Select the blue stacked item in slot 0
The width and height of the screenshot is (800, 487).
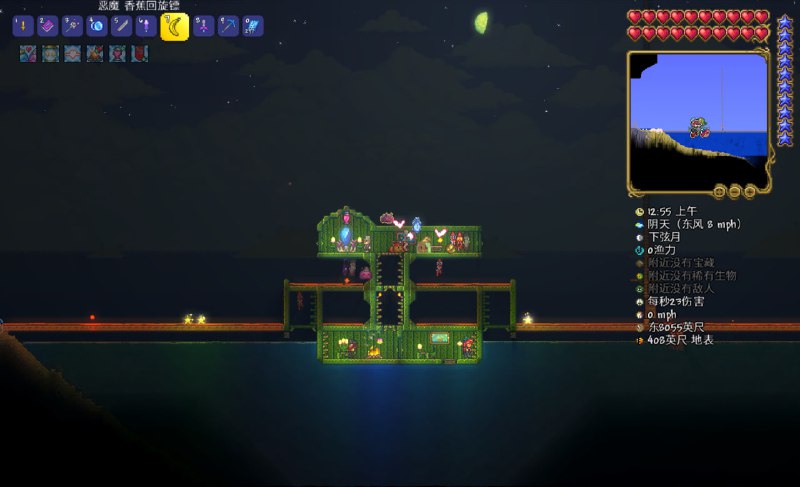254,27
